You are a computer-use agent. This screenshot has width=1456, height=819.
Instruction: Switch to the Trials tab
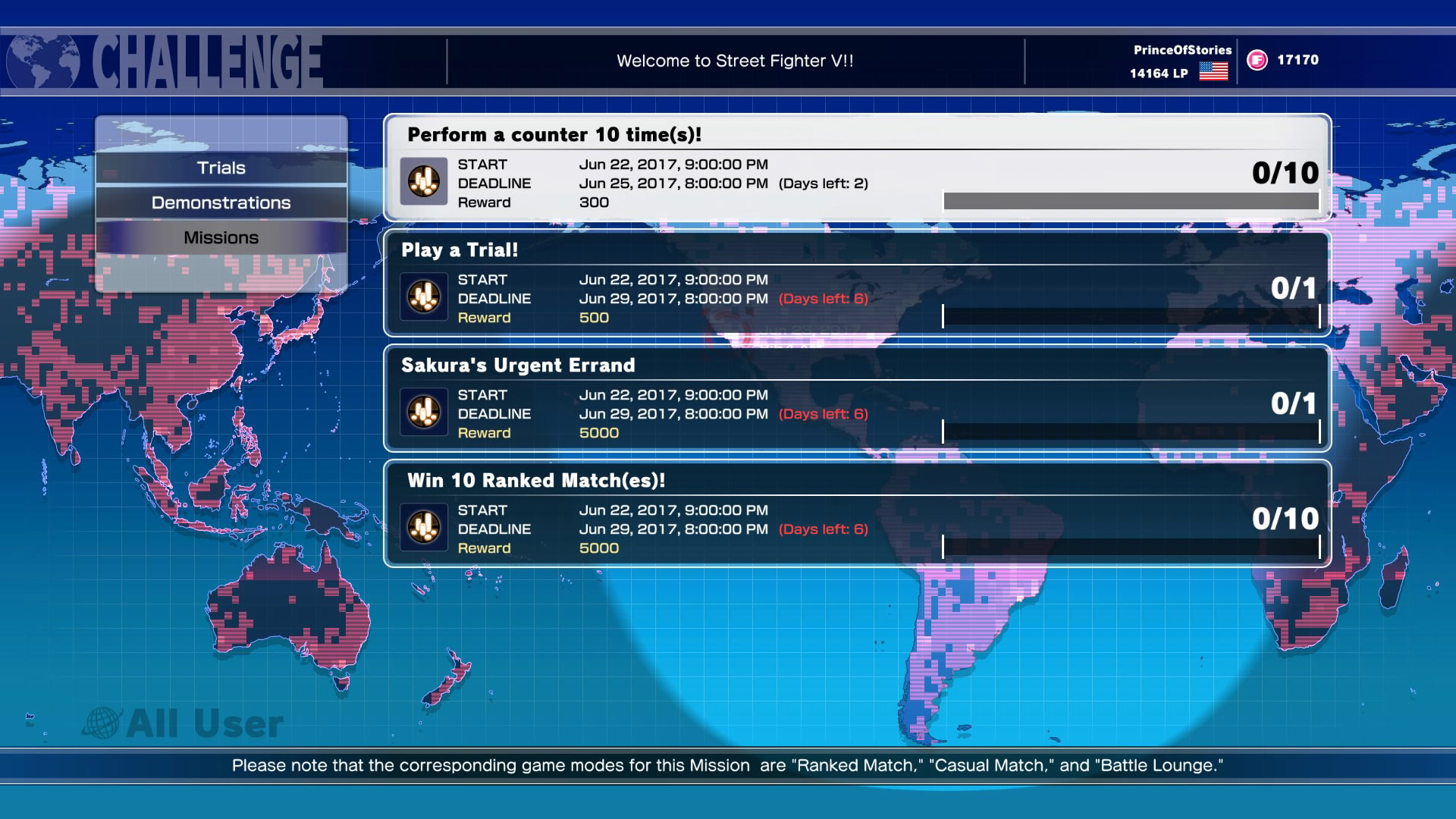221,168
